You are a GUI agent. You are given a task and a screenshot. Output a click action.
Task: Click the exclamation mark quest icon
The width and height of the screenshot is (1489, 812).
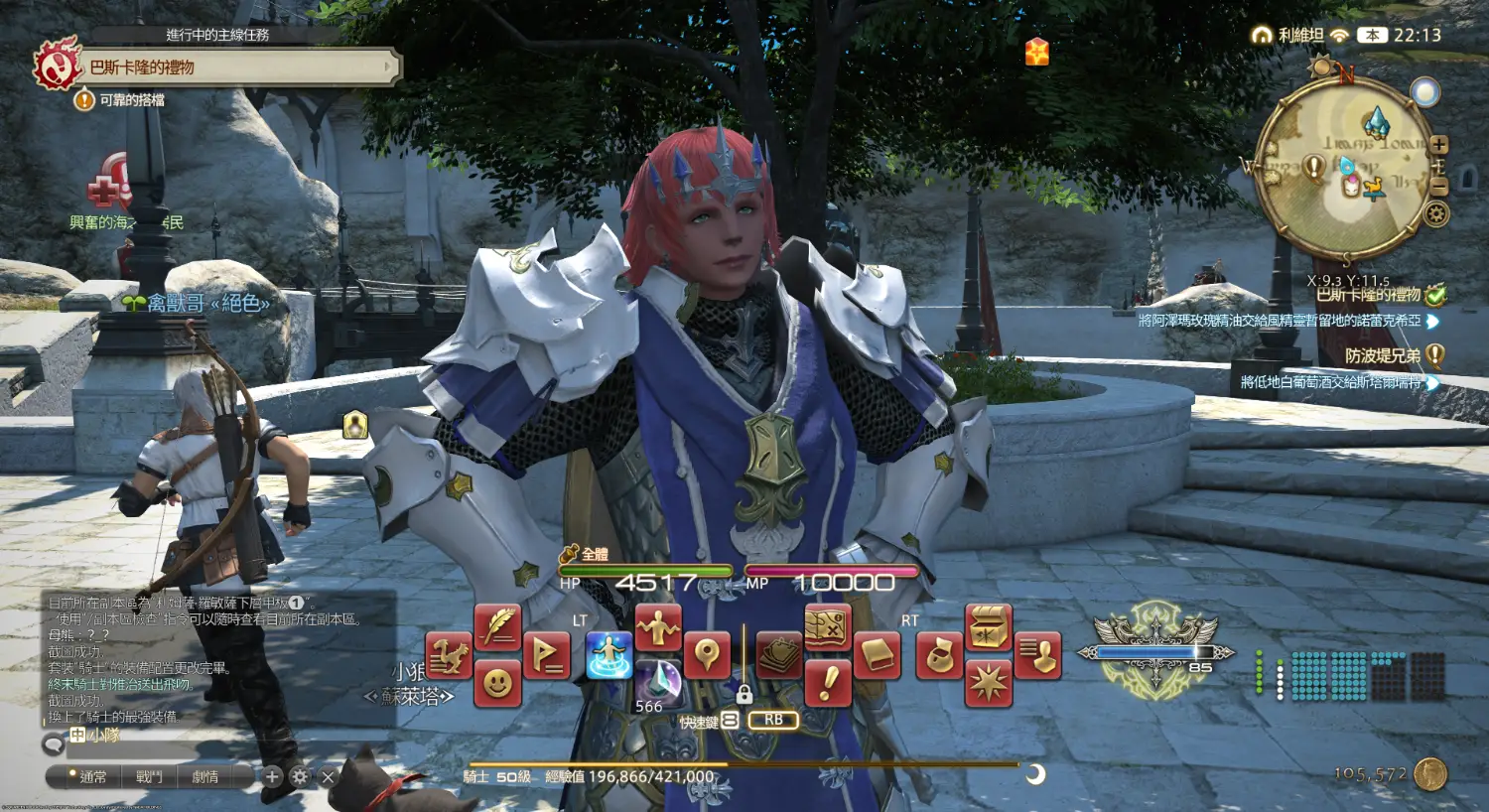pos(827,682)
